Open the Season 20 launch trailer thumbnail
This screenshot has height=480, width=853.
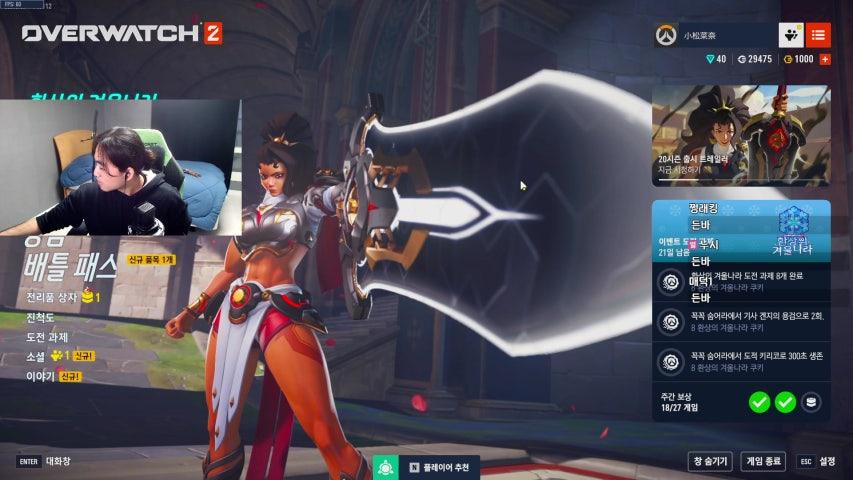(741, 136)
